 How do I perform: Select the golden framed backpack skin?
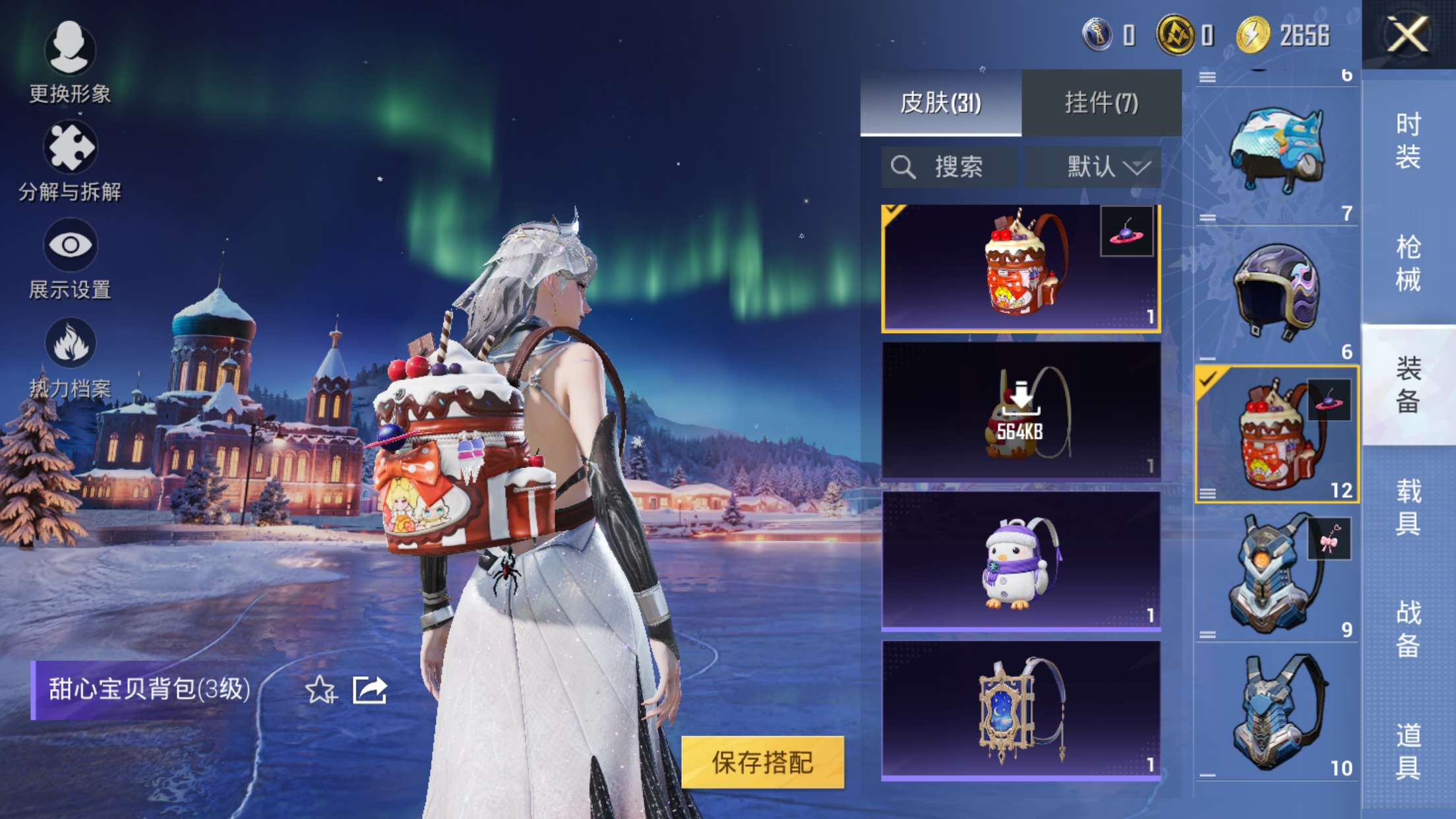click(x=1020, y=710)
